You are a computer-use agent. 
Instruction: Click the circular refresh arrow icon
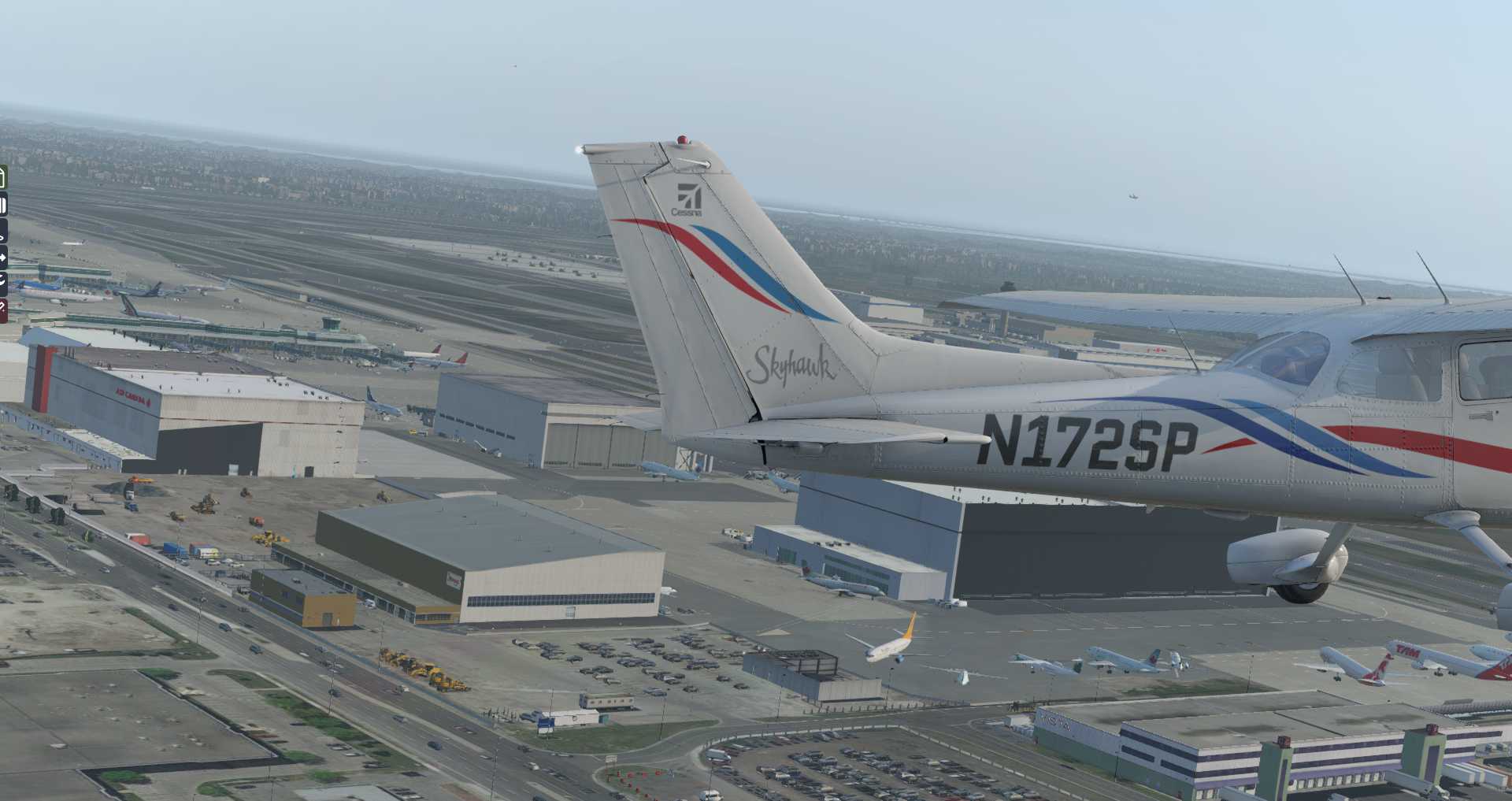click(2, 280)
